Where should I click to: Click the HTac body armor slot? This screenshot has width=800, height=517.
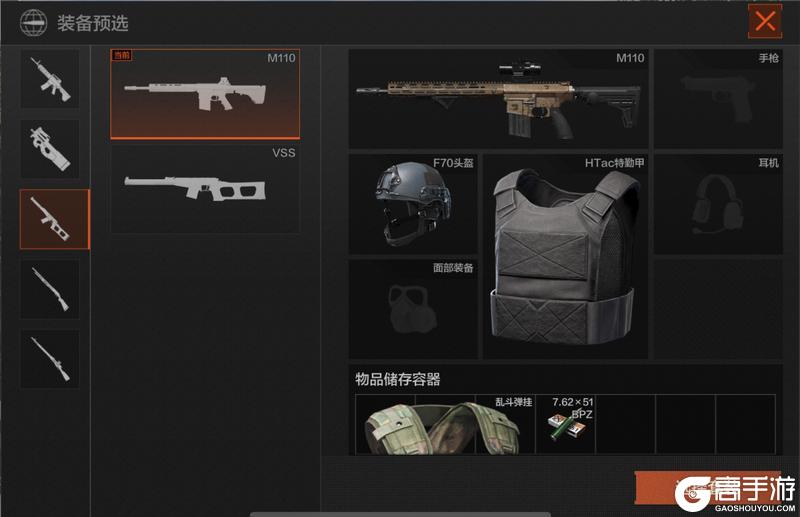[565, 256]
